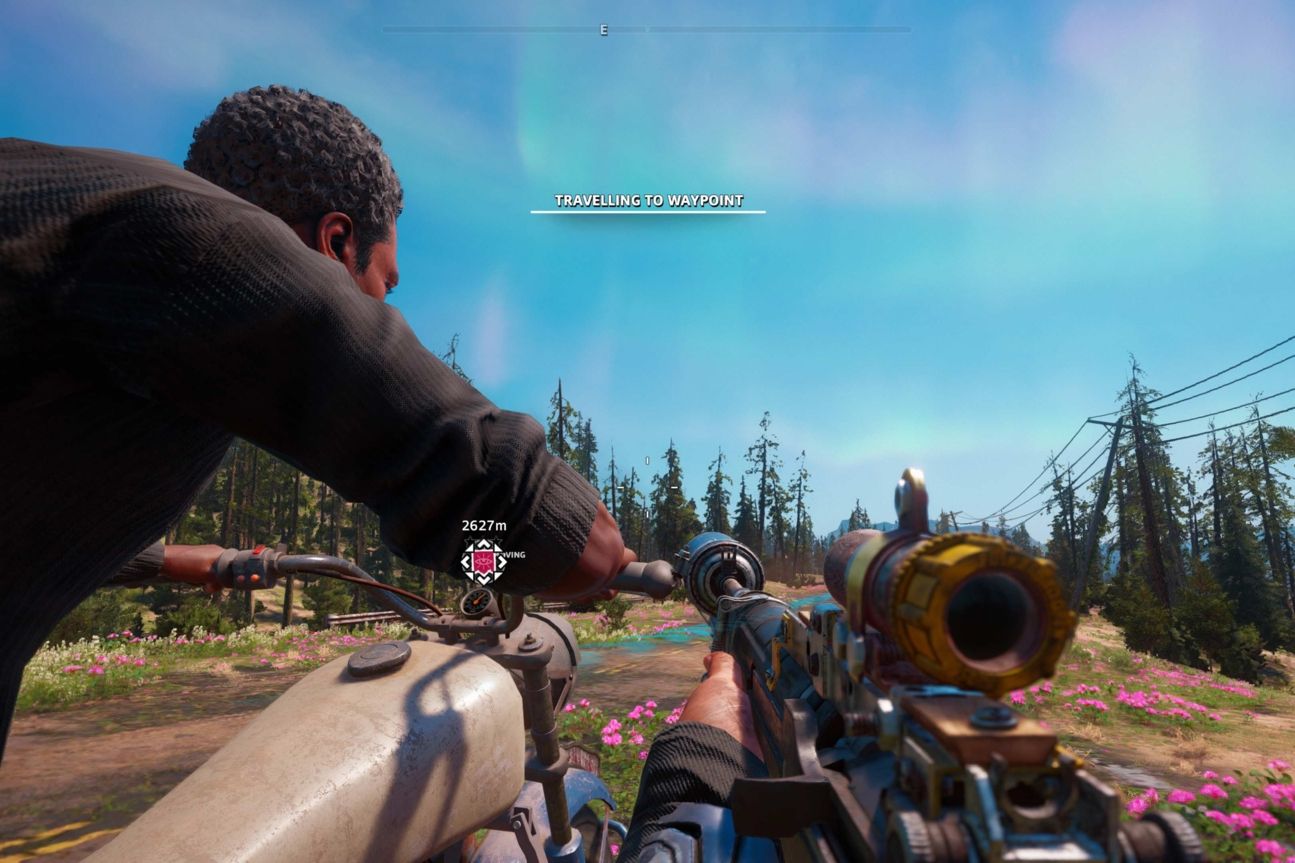Click the underline below the waypoint banner
Viewport: 1295px width, 863px height.
tap(646, 212)
